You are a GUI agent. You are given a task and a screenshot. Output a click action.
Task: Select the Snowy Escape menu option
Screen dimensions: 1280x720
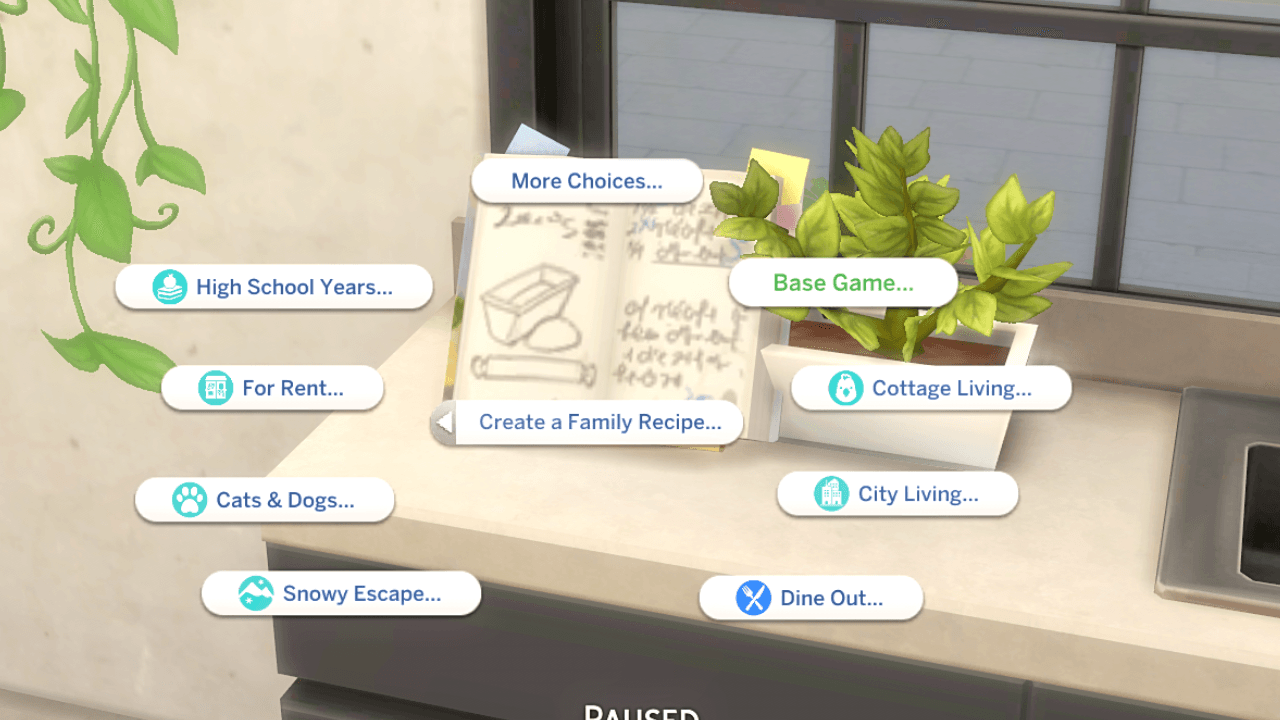tap(340, 593)
